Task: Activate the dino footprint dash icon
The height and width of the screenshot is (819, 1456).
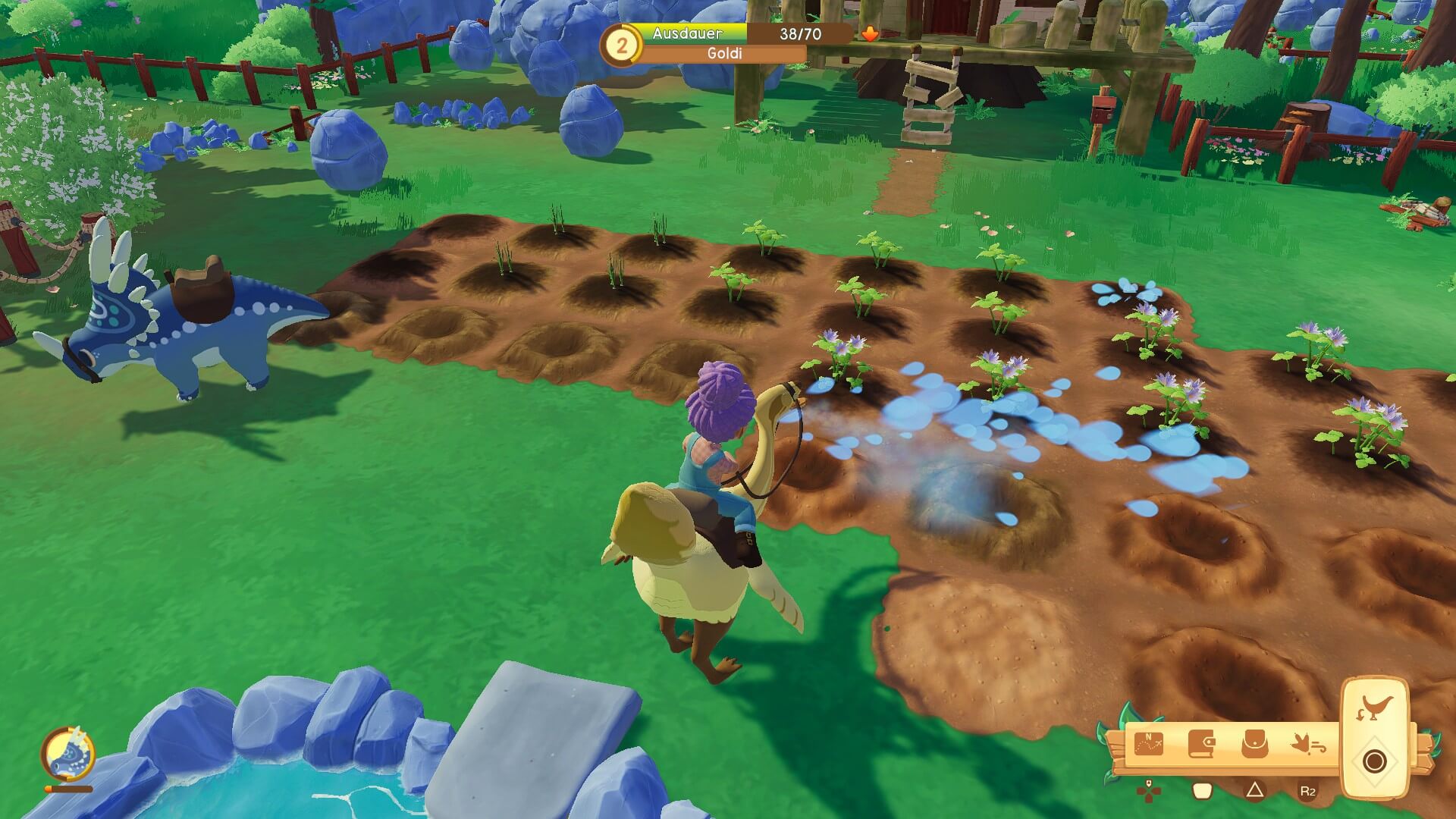Action: 1307,744
